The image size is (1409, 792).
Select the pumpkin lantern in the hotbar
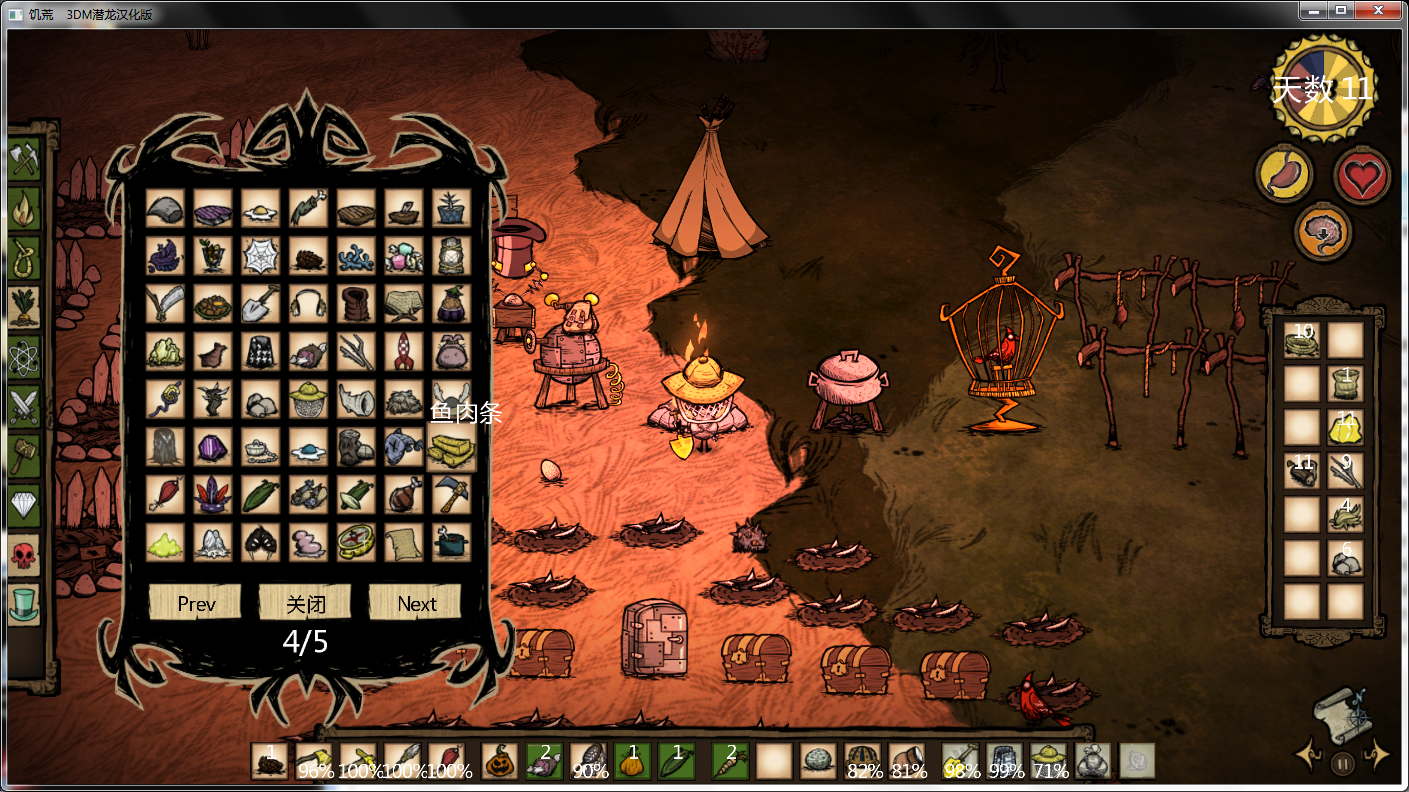pyautogui.click(x=499, y=761)
